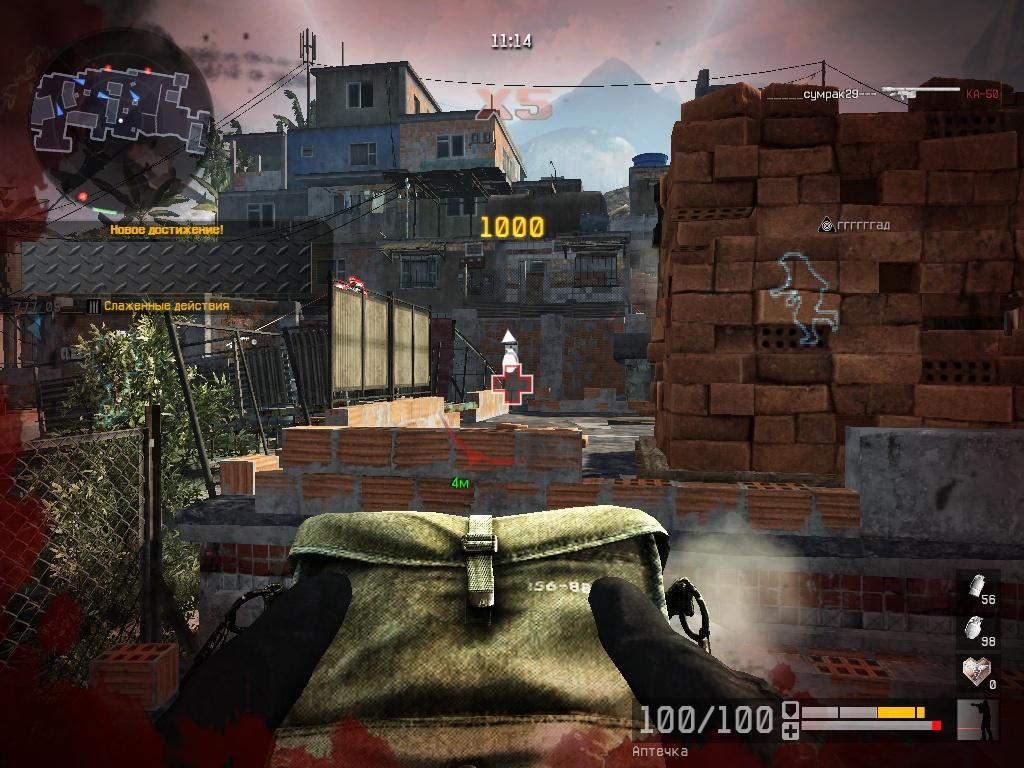Viewport: 1024px width, 768px height.
Task: Choose the heart-shaped item slot showing 0
Action: 979,672
